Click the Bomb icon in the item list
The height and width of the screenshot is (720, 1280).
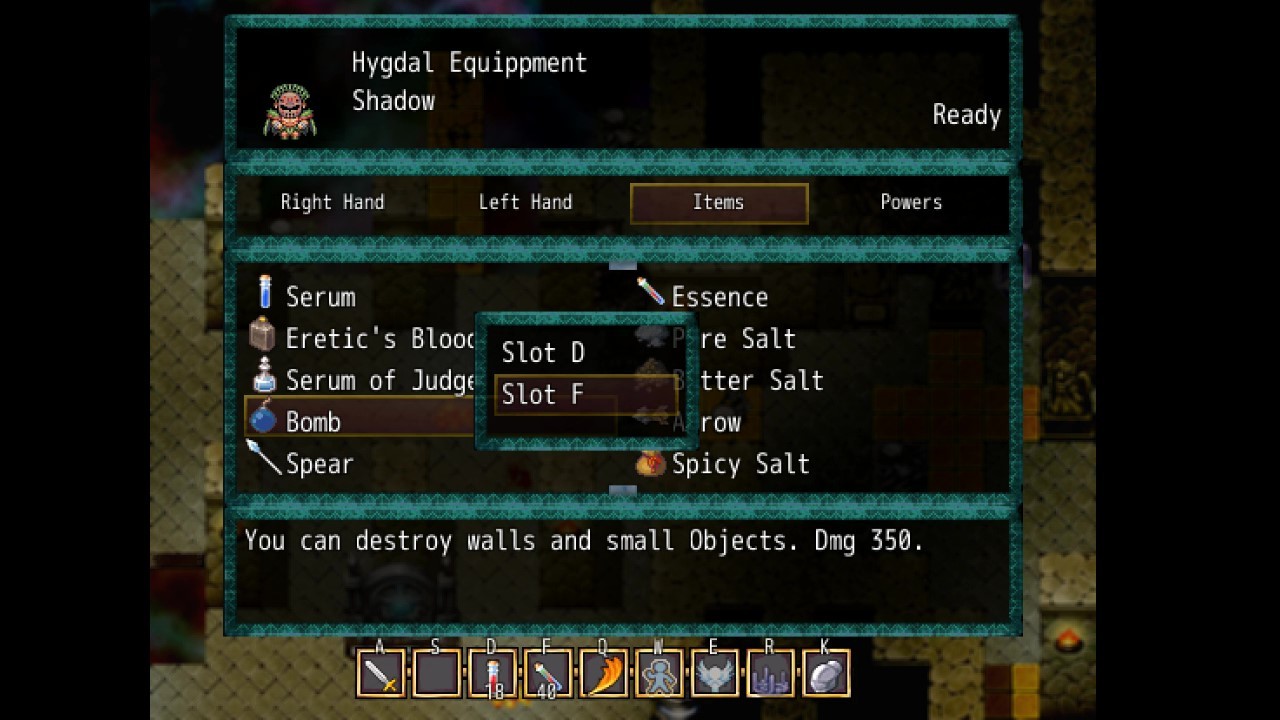[x=262, y=421]
